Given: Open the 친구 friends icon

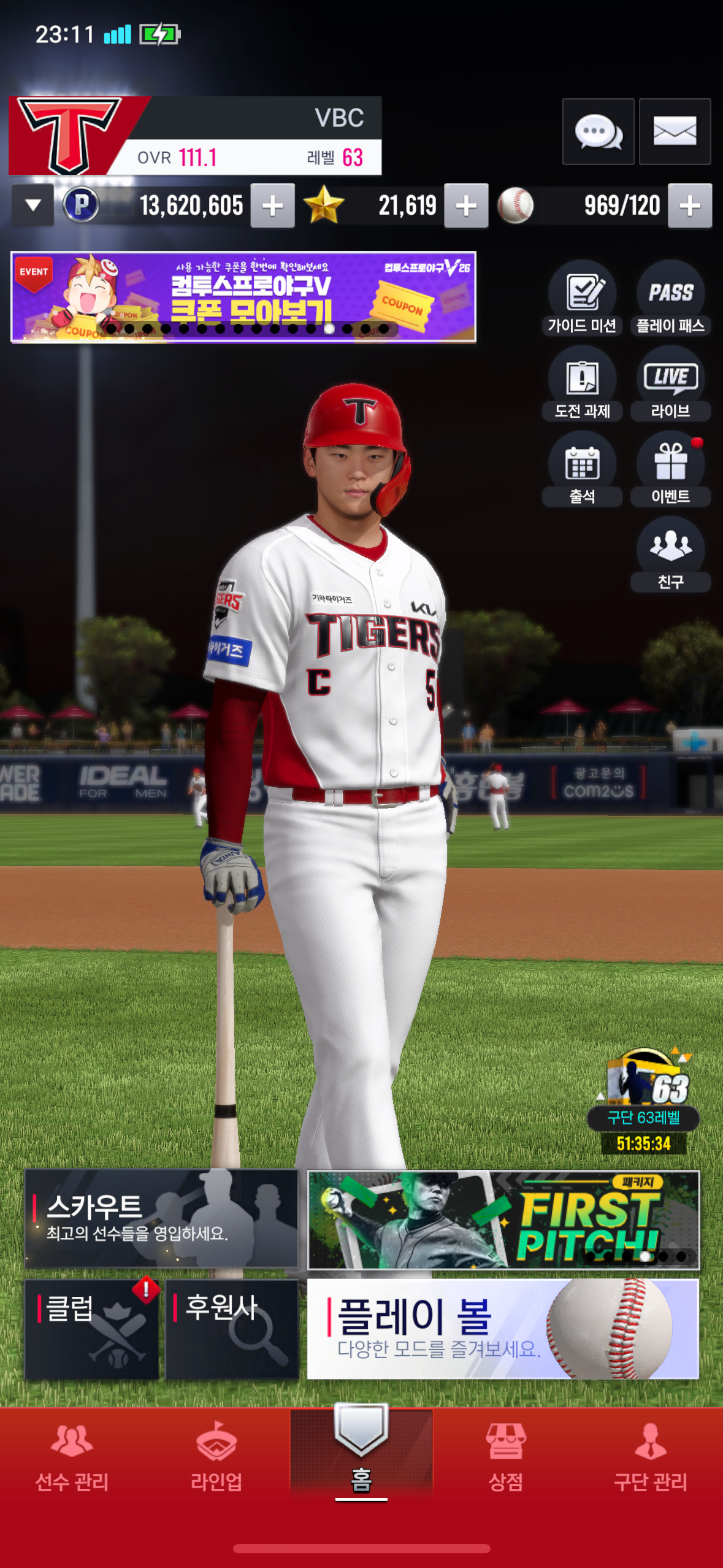Looking at the screenshot, I should click(x=670, y=554).
